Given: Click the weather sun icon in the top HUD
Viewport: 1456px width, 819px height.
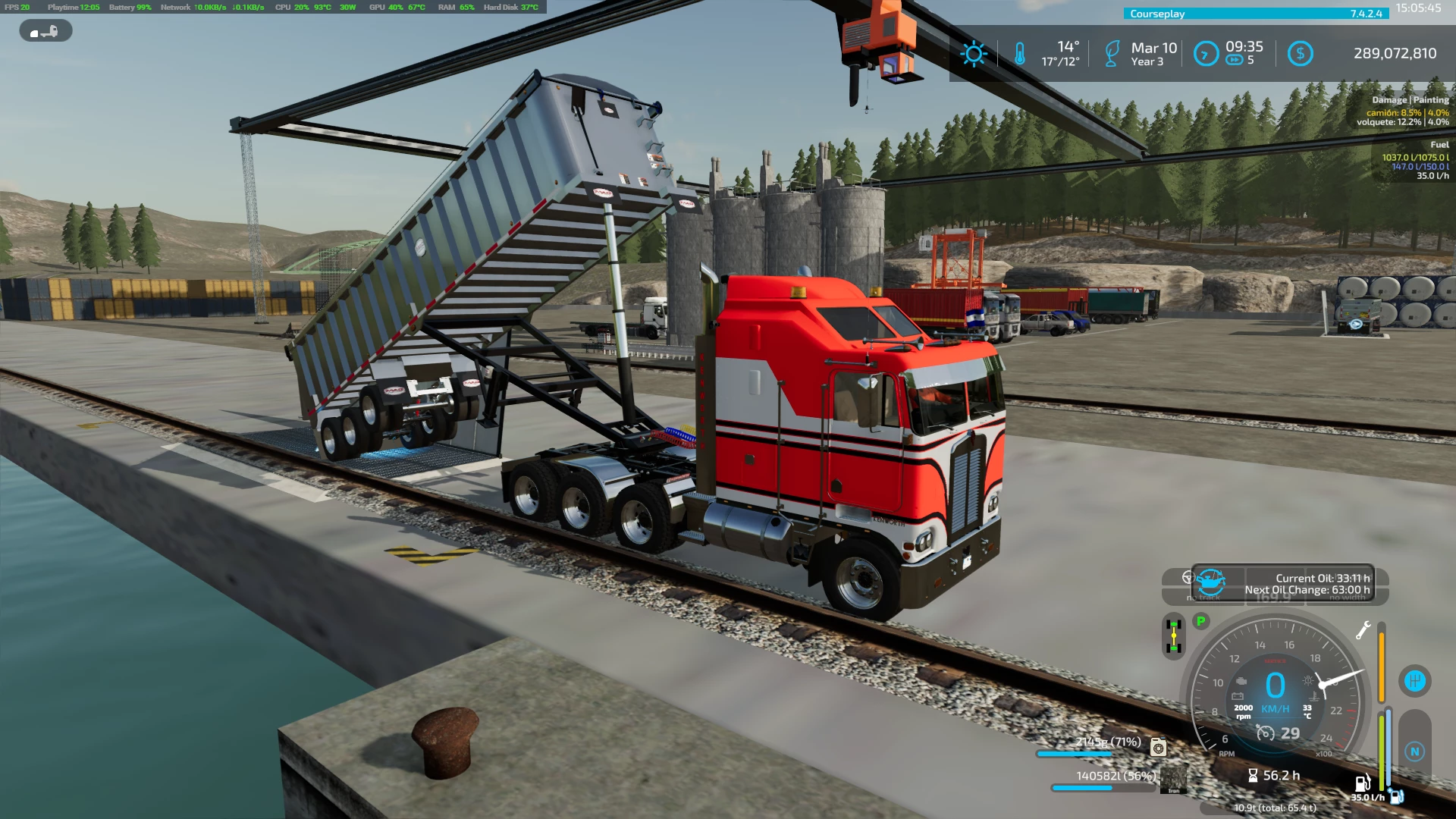Looking at the screenshot, I should coord(973,52).
